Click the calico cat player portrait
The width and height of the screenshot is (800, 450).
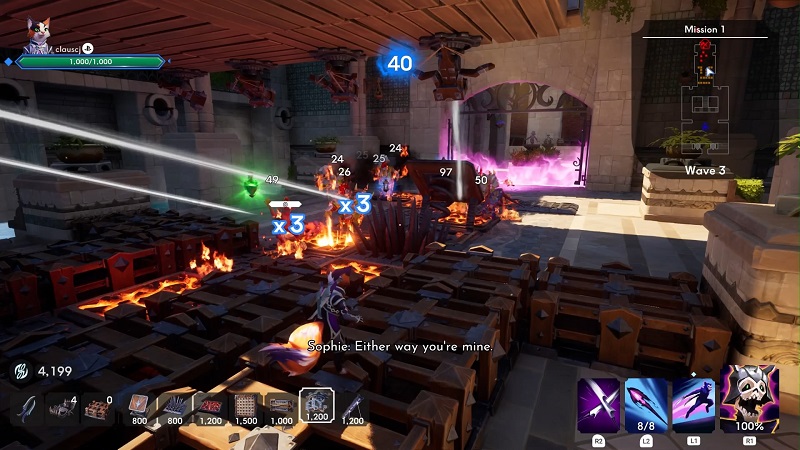click(x=38, y=33)
